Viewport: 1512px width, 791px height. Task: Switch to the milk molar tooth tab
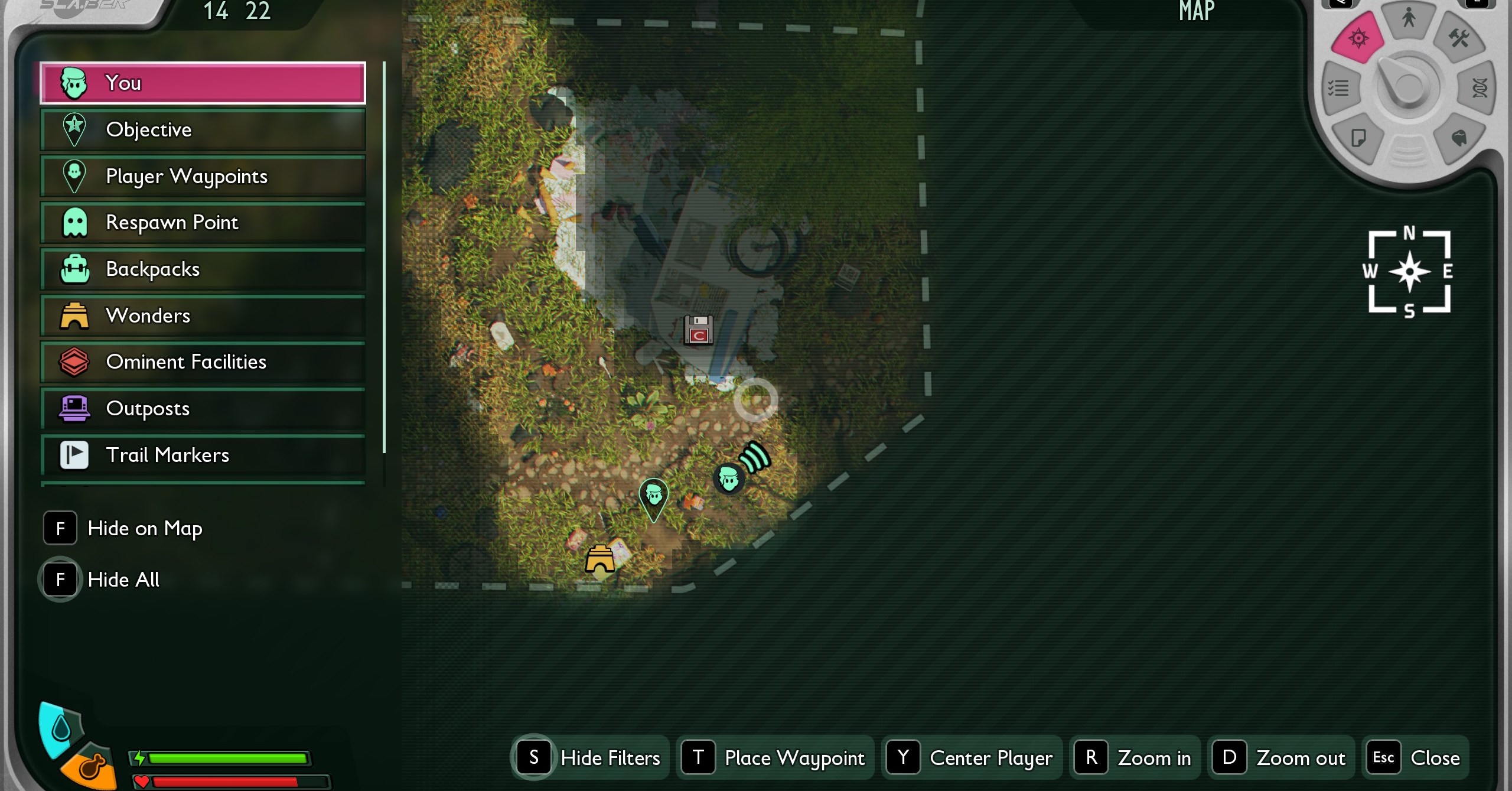click(1459, 138)
